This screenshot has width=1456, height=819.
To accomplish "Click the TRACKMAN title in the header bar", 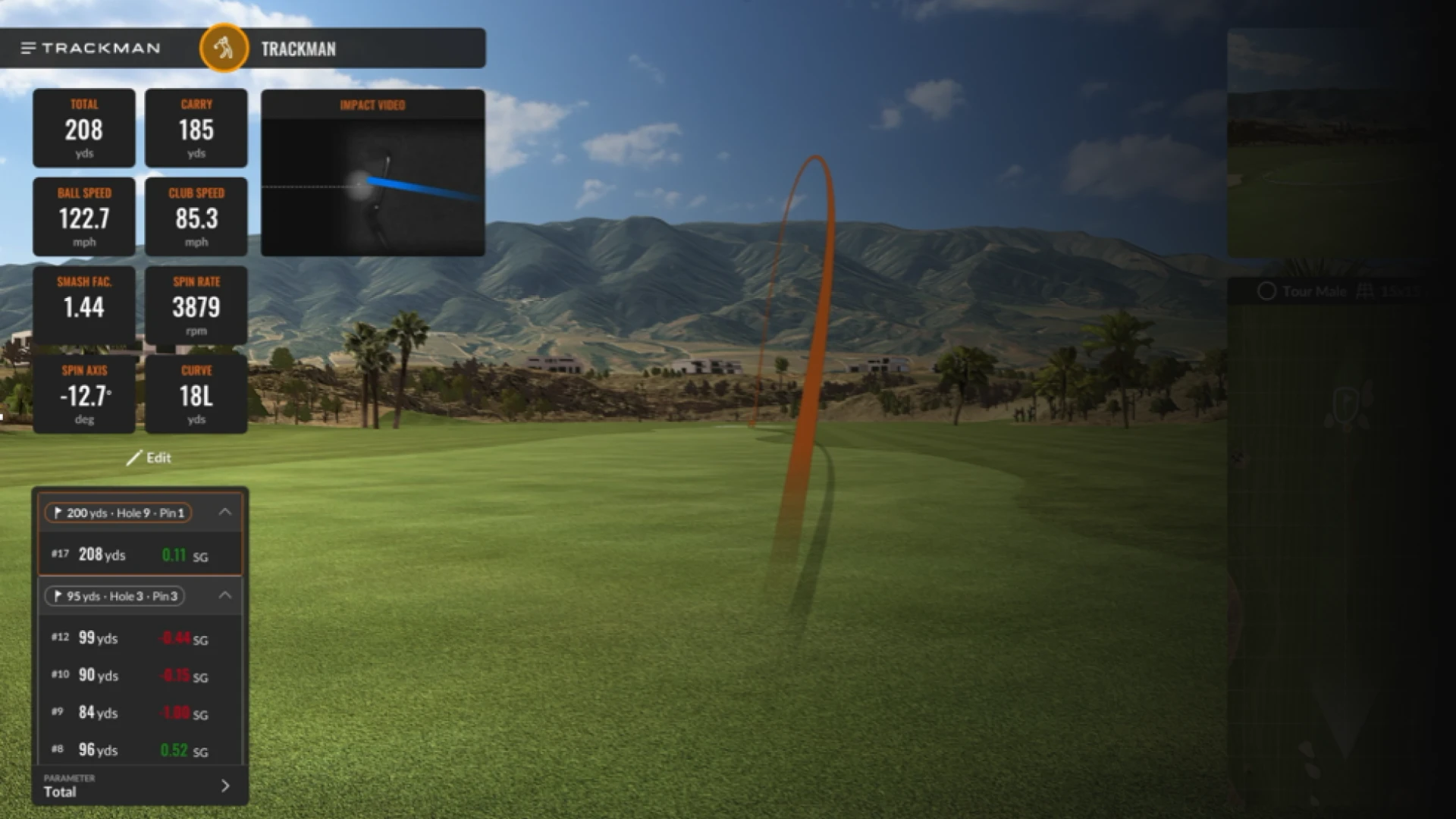I will [298, 49].
